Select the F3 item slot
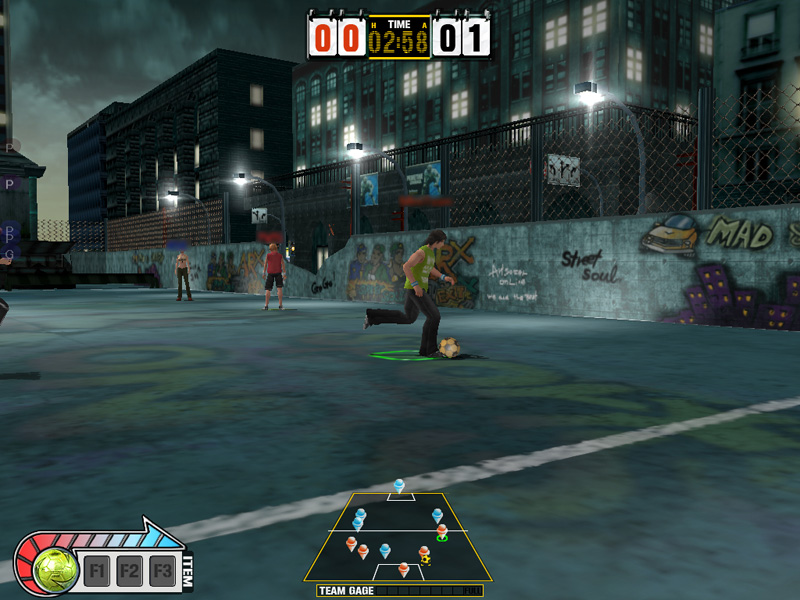The image size is (800, 600). [x=162, y=572]
